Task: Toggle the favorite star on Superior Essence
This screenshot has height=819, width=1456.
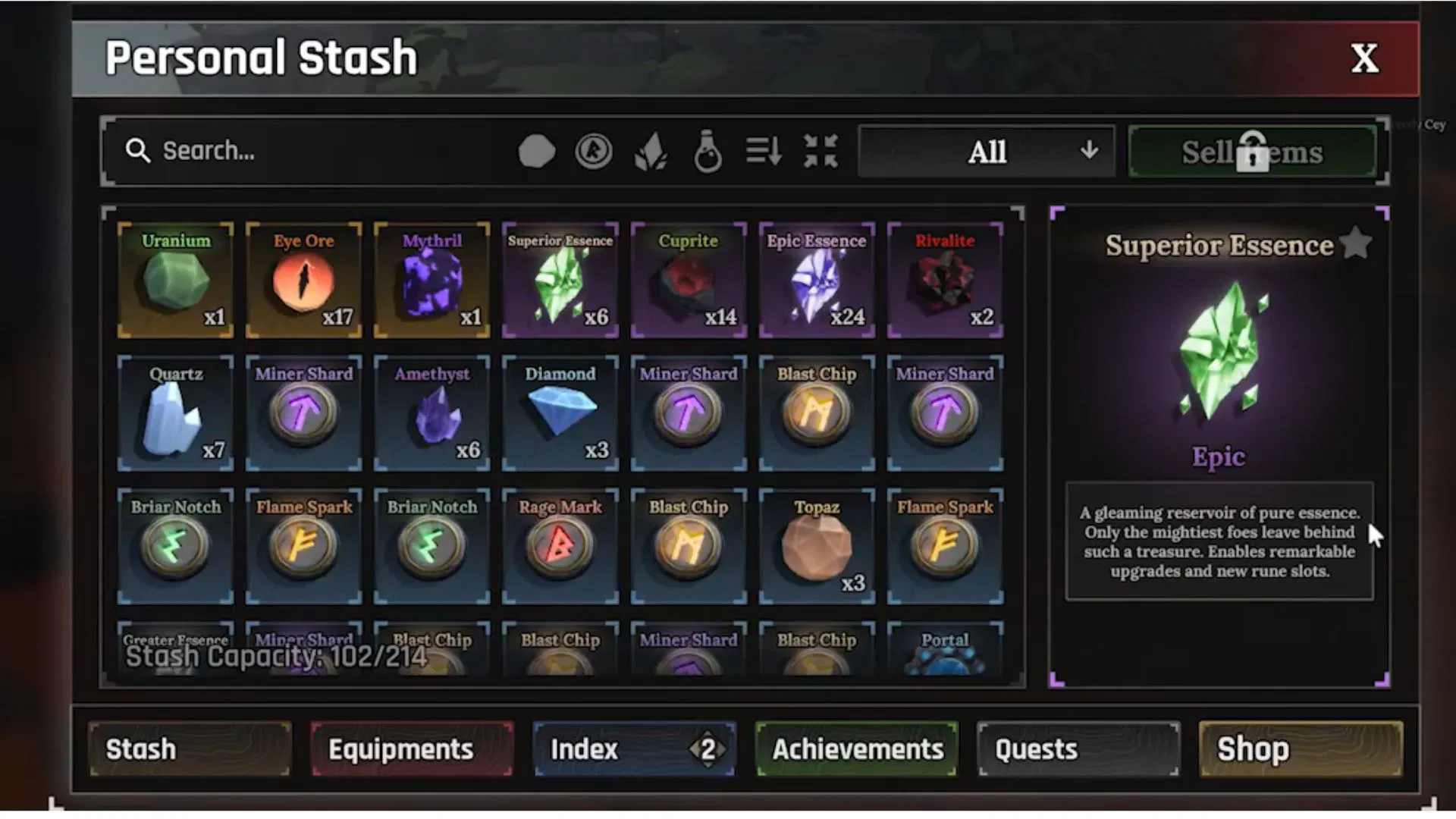Action: 1357,243
